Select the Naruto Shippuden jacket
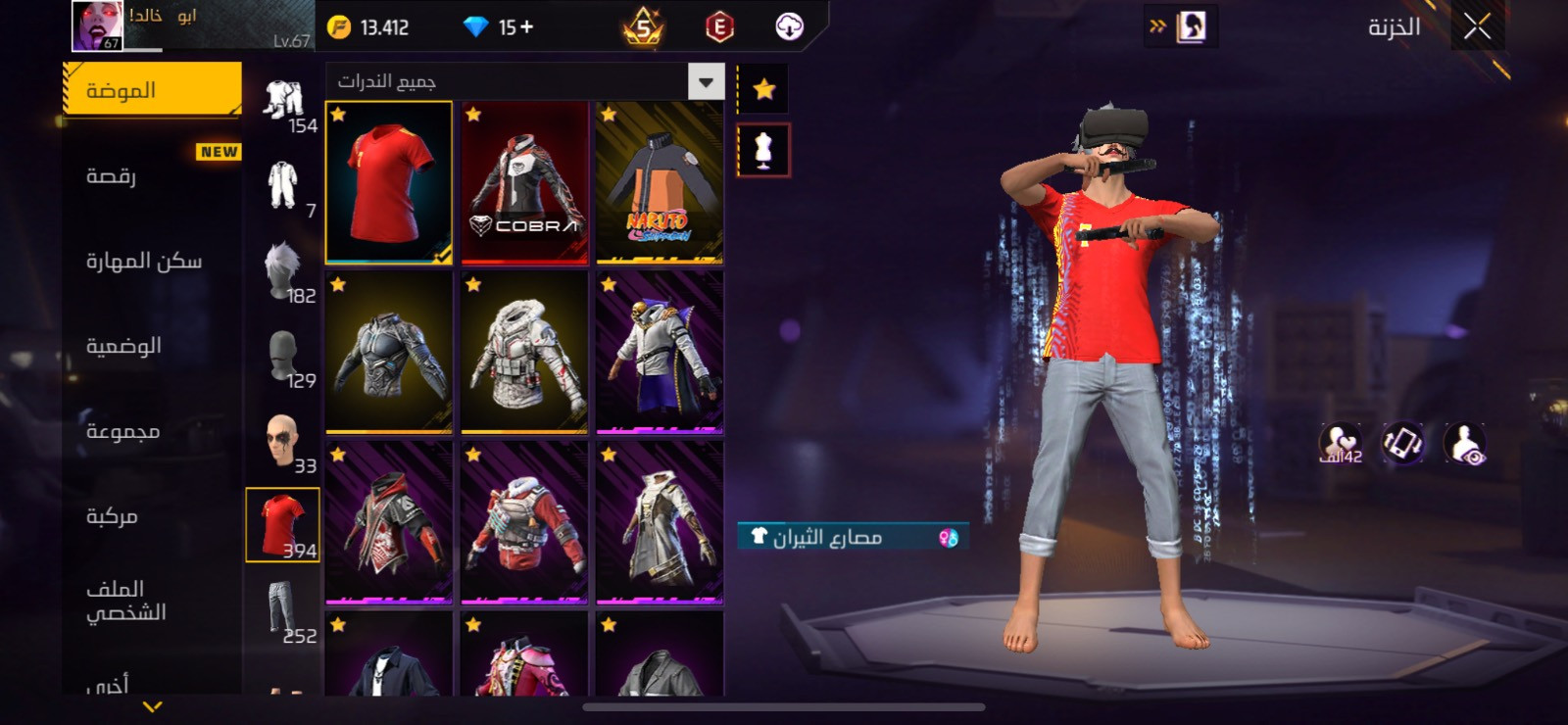1568x725 pixels. coord(660,182)
